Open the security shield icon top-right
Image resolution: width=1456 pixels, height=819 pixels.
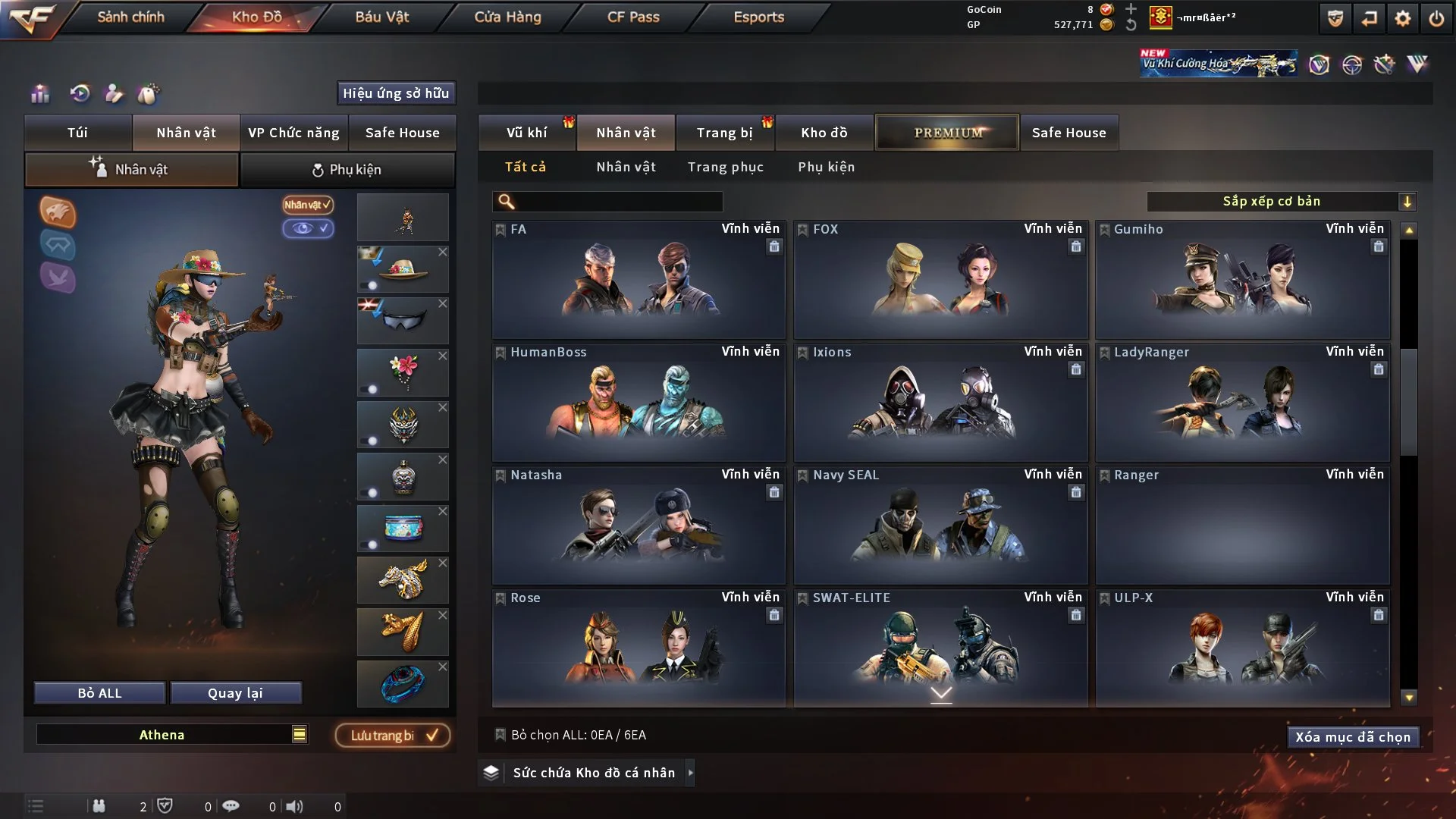click(1334, 18)
